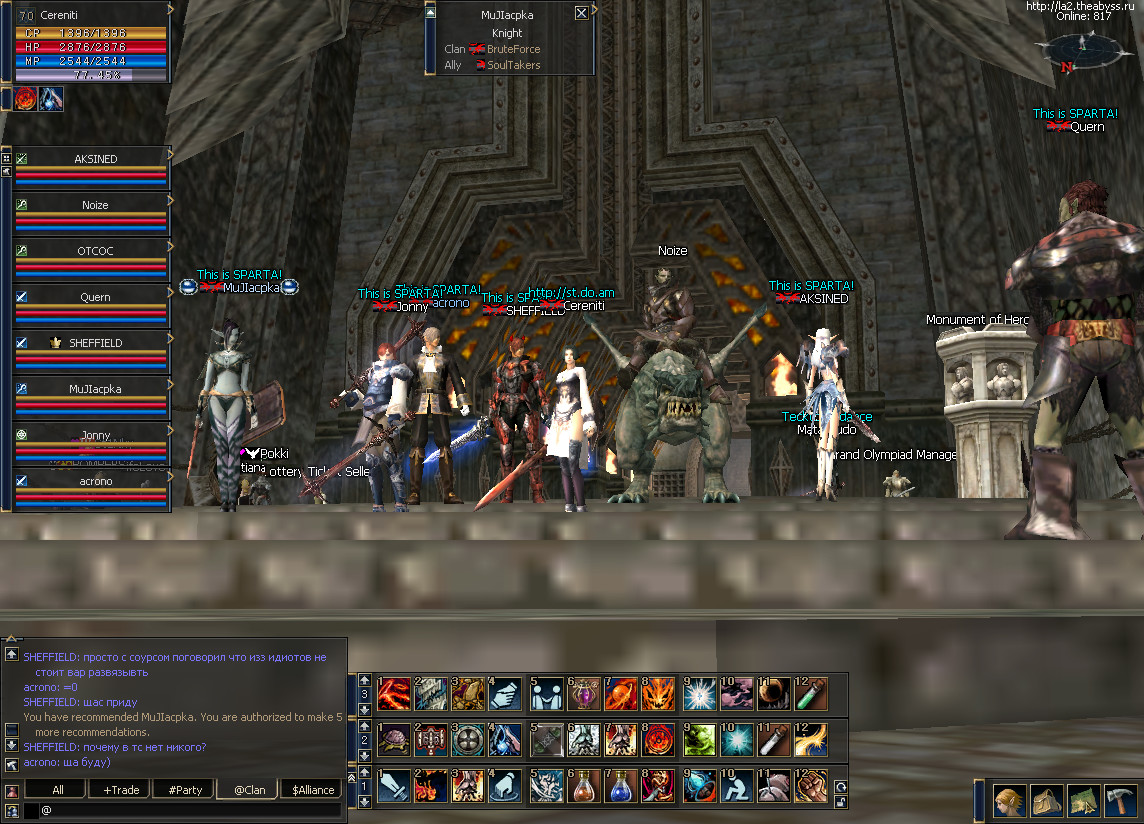Select party member AKSINED in party list
The image size is (1144, 824).
click(95, 159)
